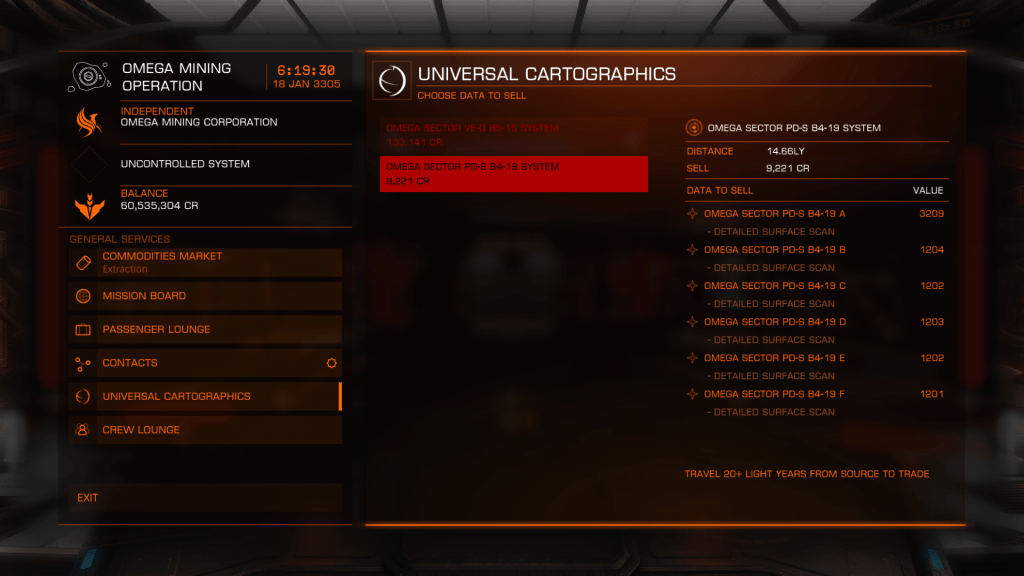Pick the PD-S B4-19 B data row
The height and width of the screenshot is (576, 1024).
814,250
